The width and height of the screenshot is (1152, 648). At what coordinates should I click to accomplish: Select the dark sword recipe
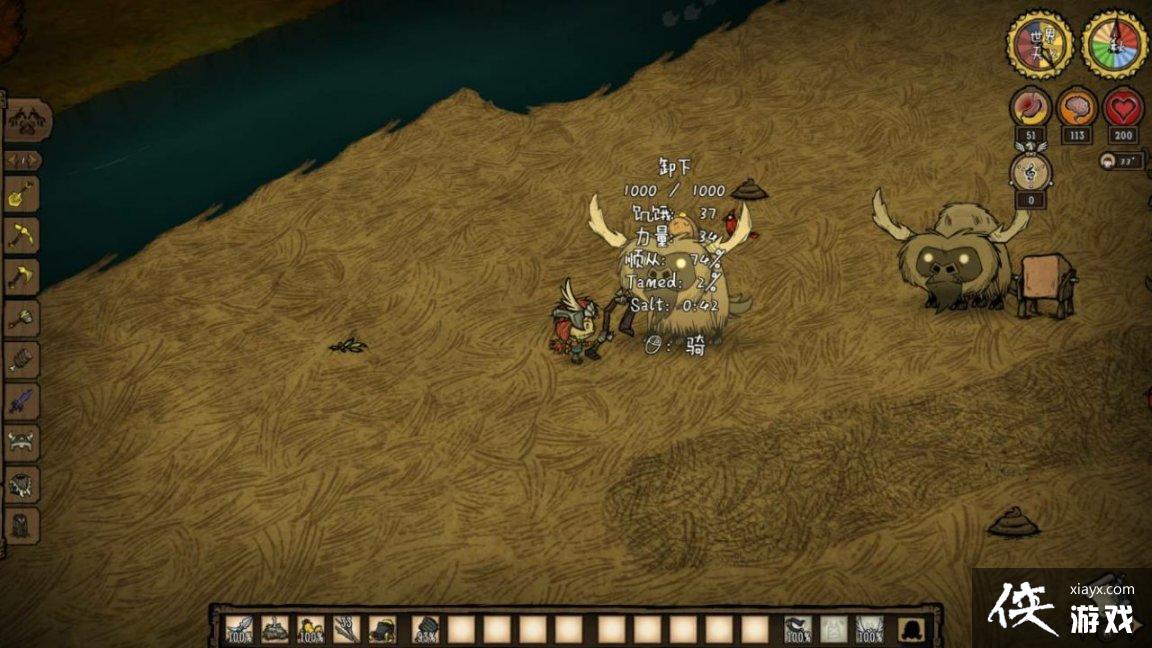tap(22, 401)
